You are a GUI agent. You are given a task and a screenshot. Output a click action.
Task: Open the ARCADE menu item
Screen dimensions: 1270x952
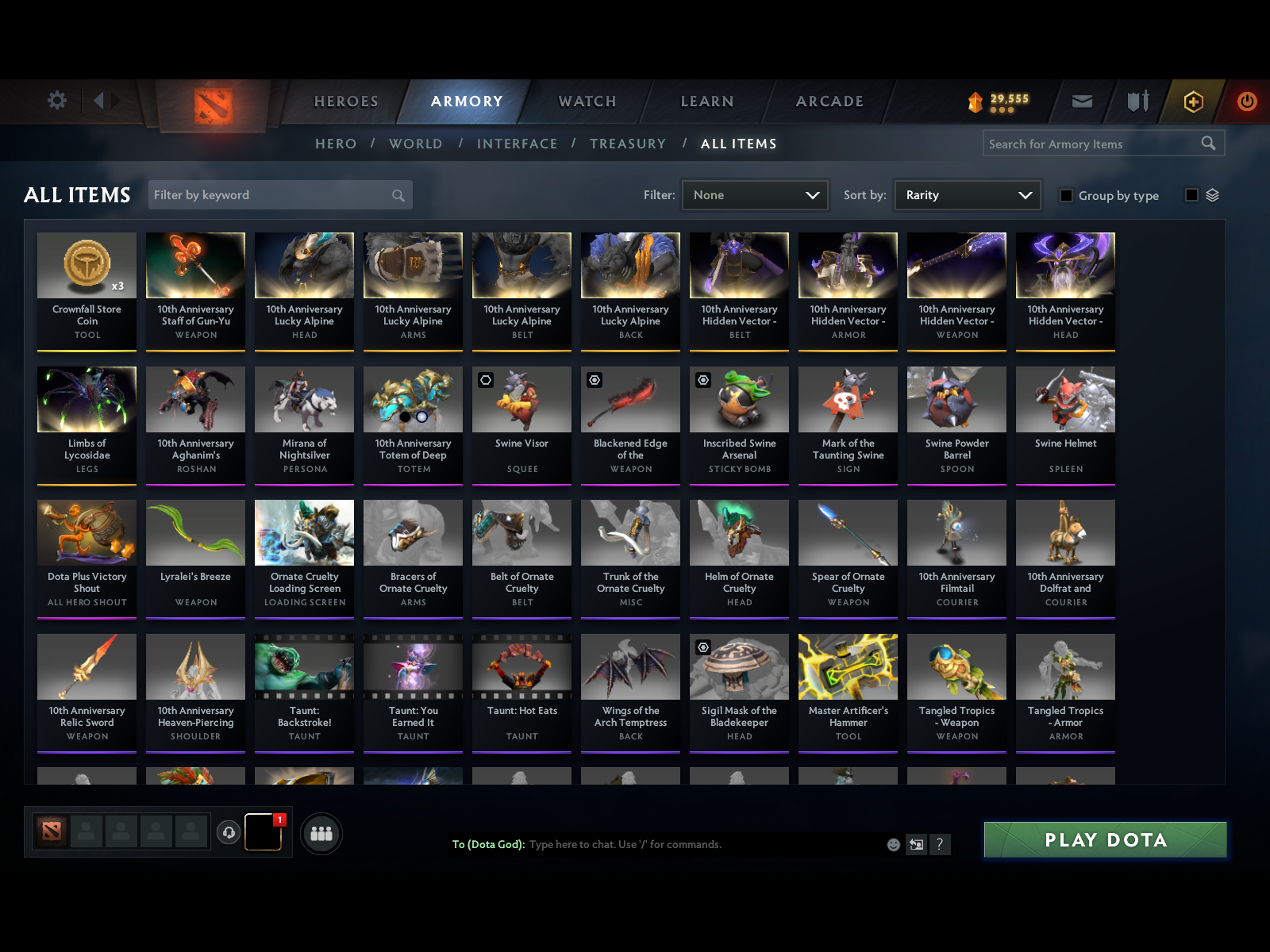pyautogui.click(x=829, y=102)
